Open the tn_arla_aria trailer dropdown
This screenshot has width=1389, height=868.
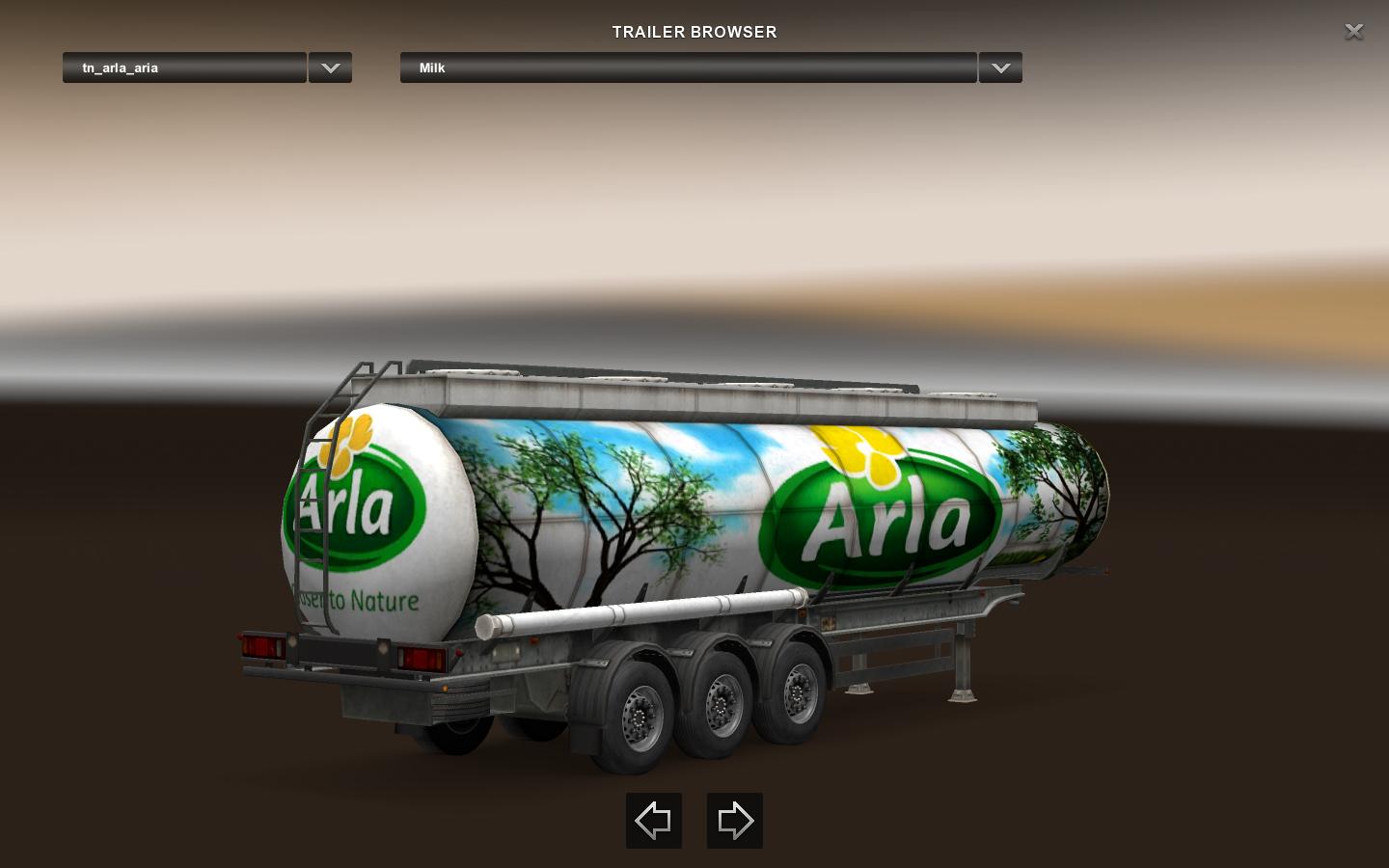coord(184,68)
